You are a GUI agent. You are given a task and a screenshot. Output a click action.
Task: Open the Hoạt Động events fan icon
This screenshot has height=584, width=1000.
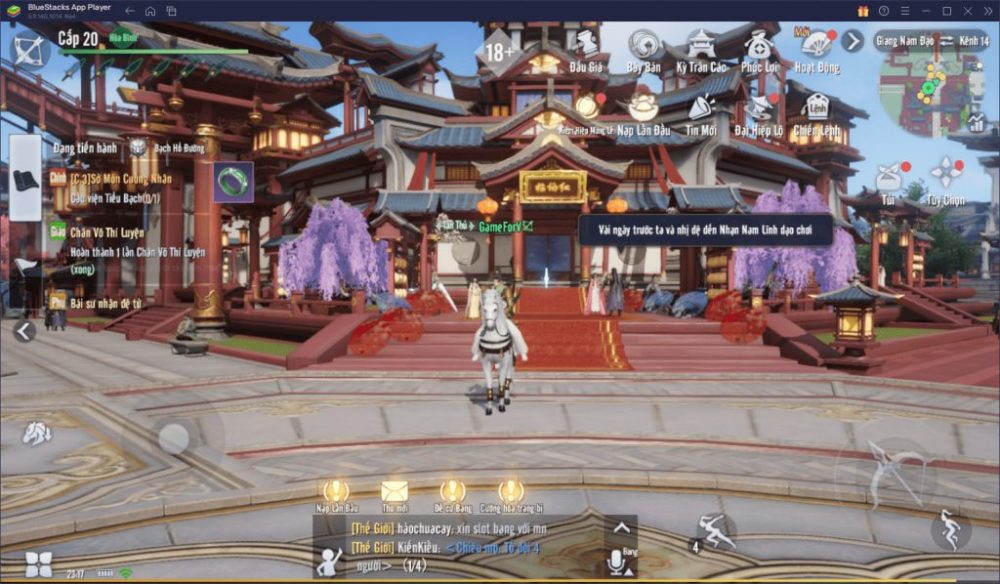[816, 48]
